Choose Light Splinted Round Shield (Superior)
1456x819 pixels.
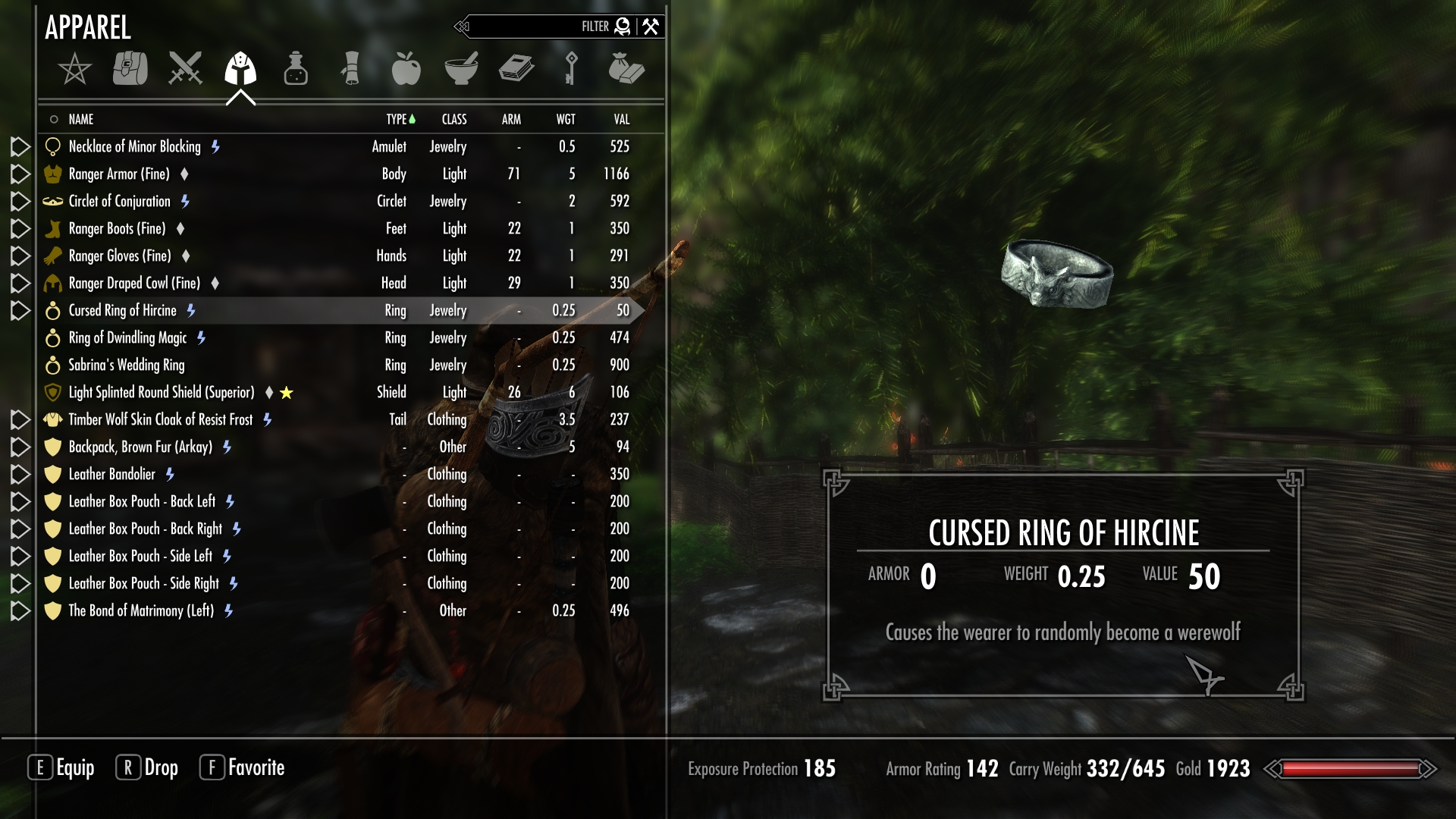tap(162, 392)
